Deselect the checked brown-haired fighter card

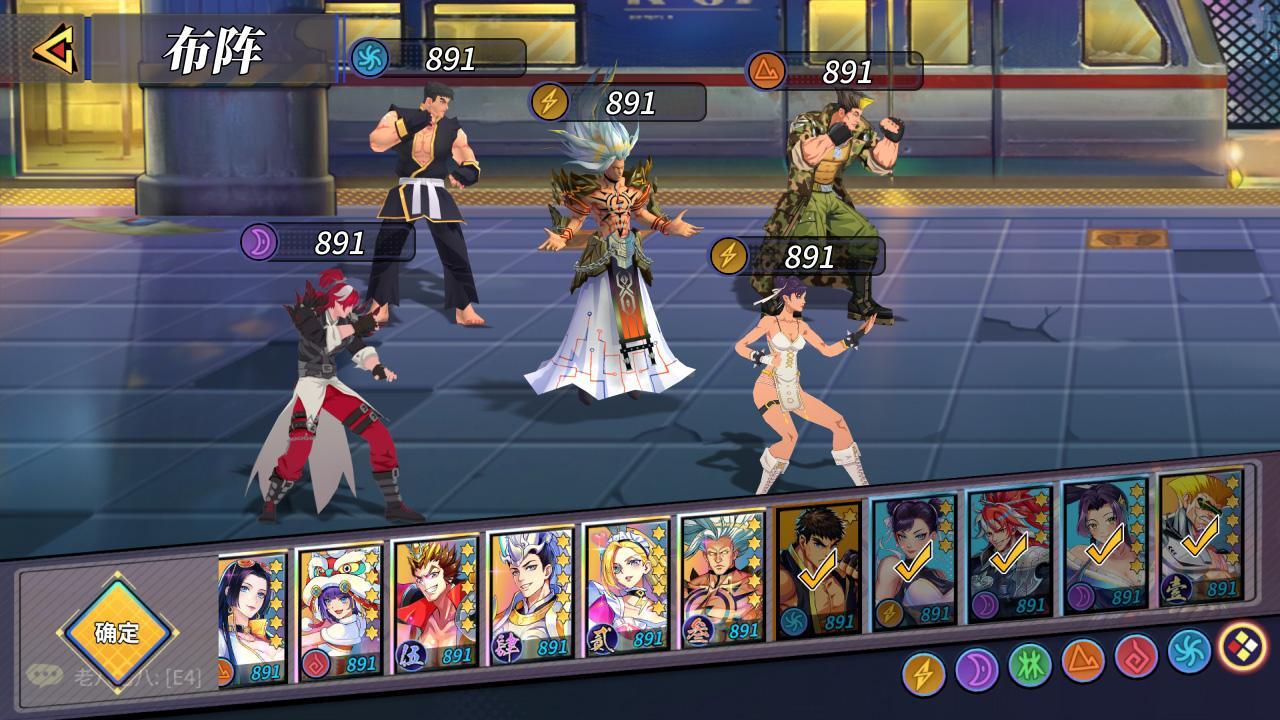tap(818, 570)
